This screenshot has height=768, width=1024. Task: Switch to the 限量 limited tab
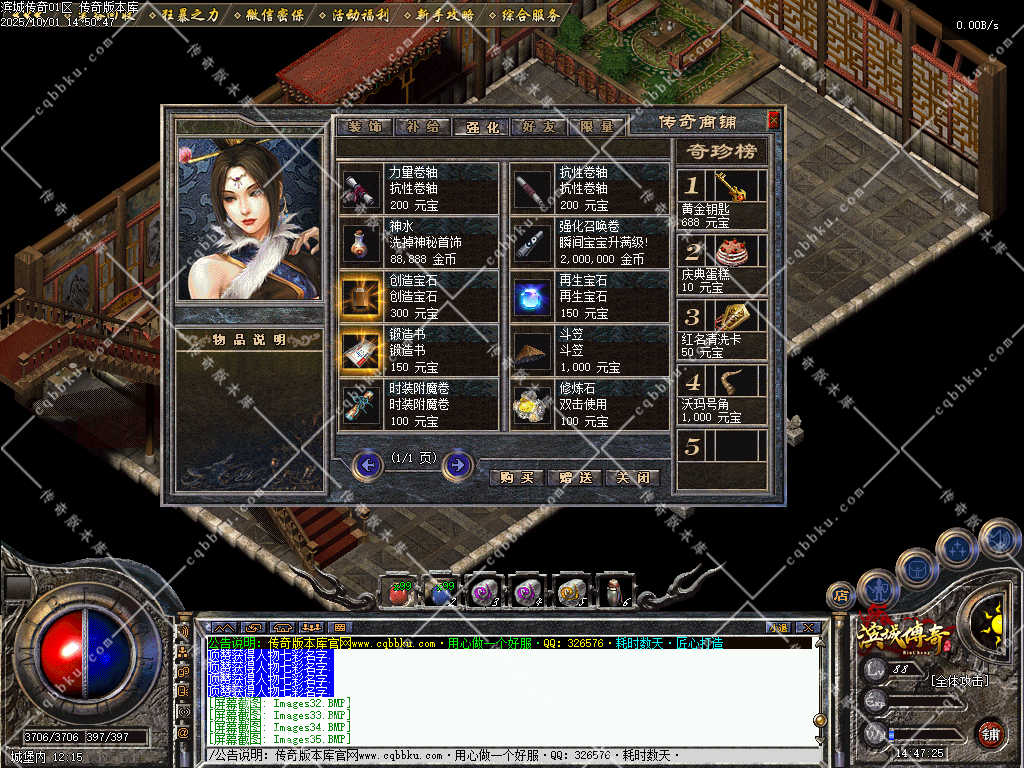599,127
